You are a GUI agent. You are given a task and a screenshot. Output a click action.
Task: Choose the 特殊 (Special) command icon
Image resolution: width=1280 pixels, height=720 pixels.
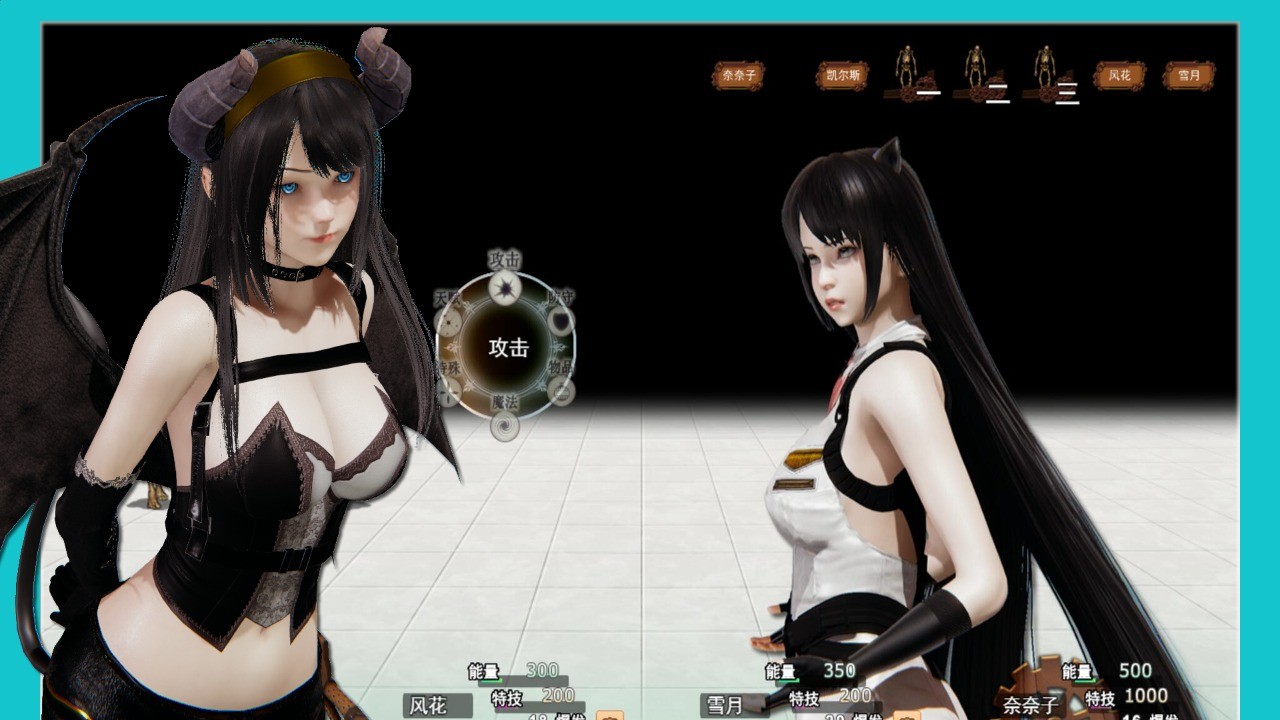tap(448, 389)
